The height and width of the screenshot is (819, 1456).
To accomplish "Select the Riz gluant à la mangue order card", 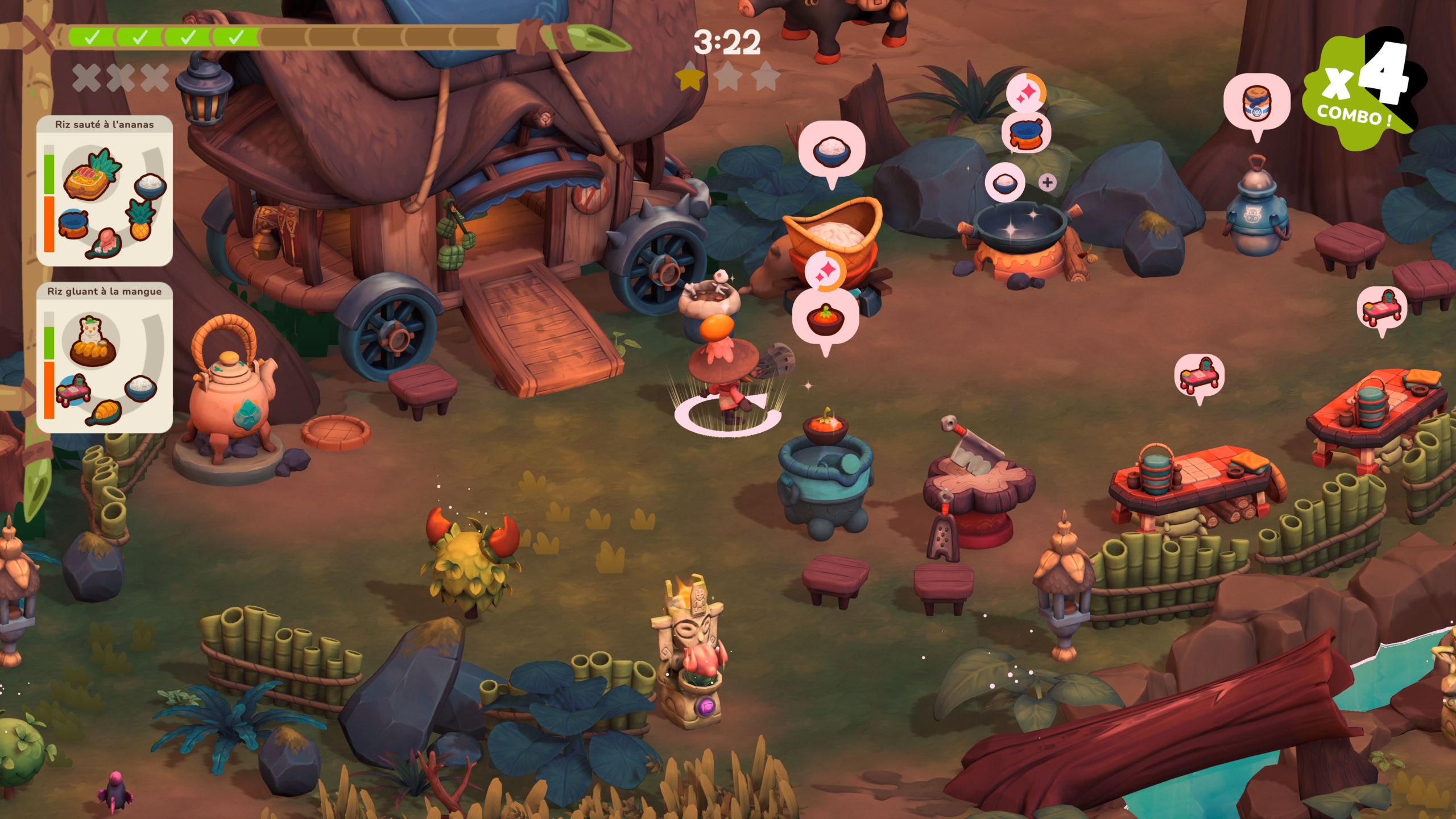I will pos(105,358).
